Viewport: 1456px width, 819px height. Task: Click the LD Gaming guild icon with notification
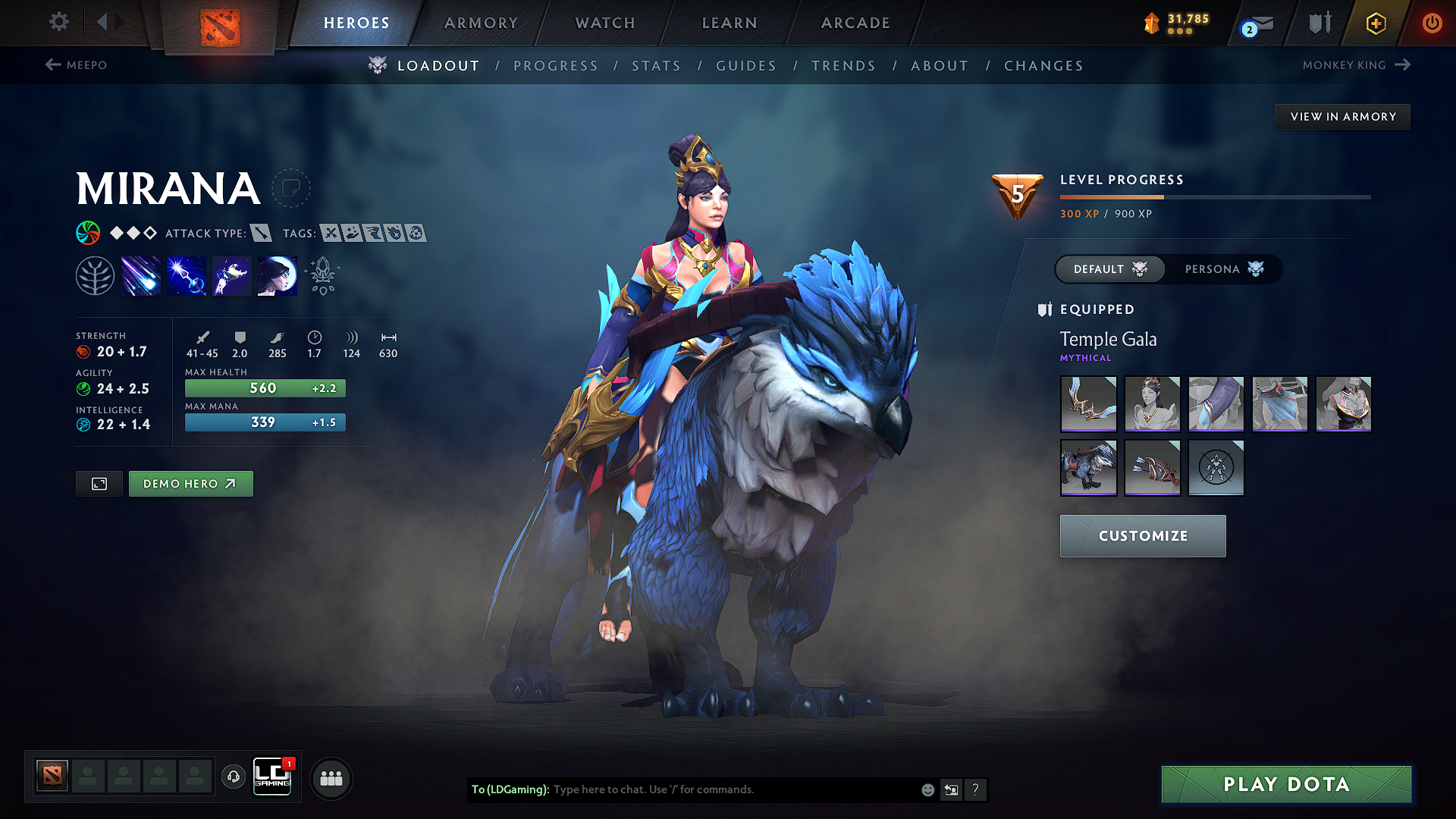[272, 777]
